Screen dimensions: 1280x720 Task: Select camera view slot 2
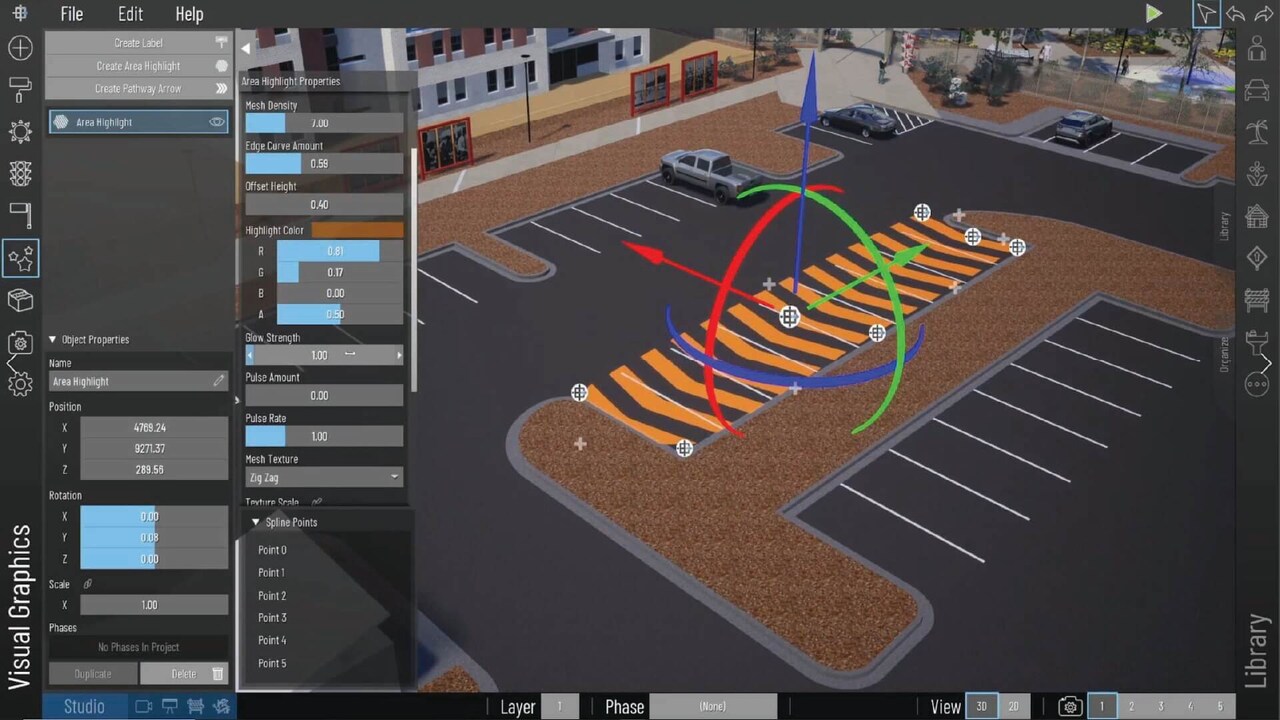(x=1132, y=707)
